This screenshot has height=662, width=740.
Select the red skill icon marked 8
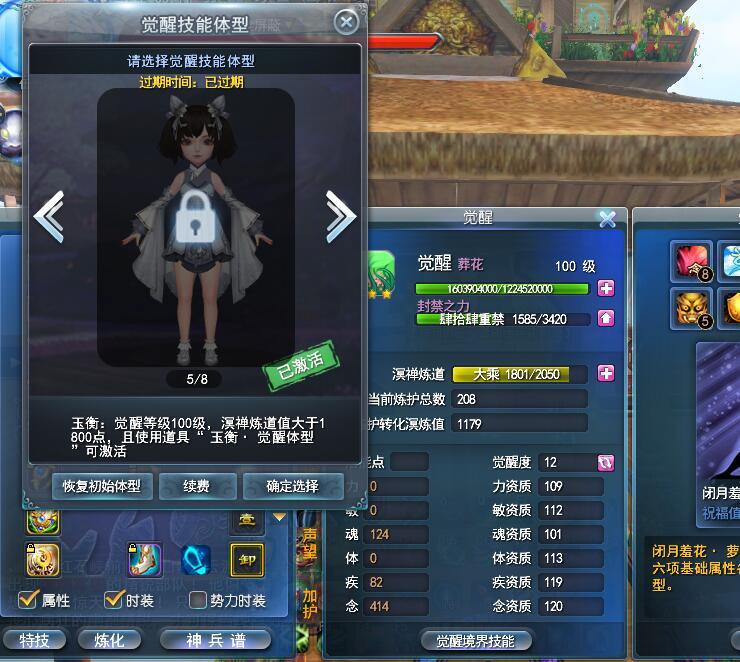692,262
